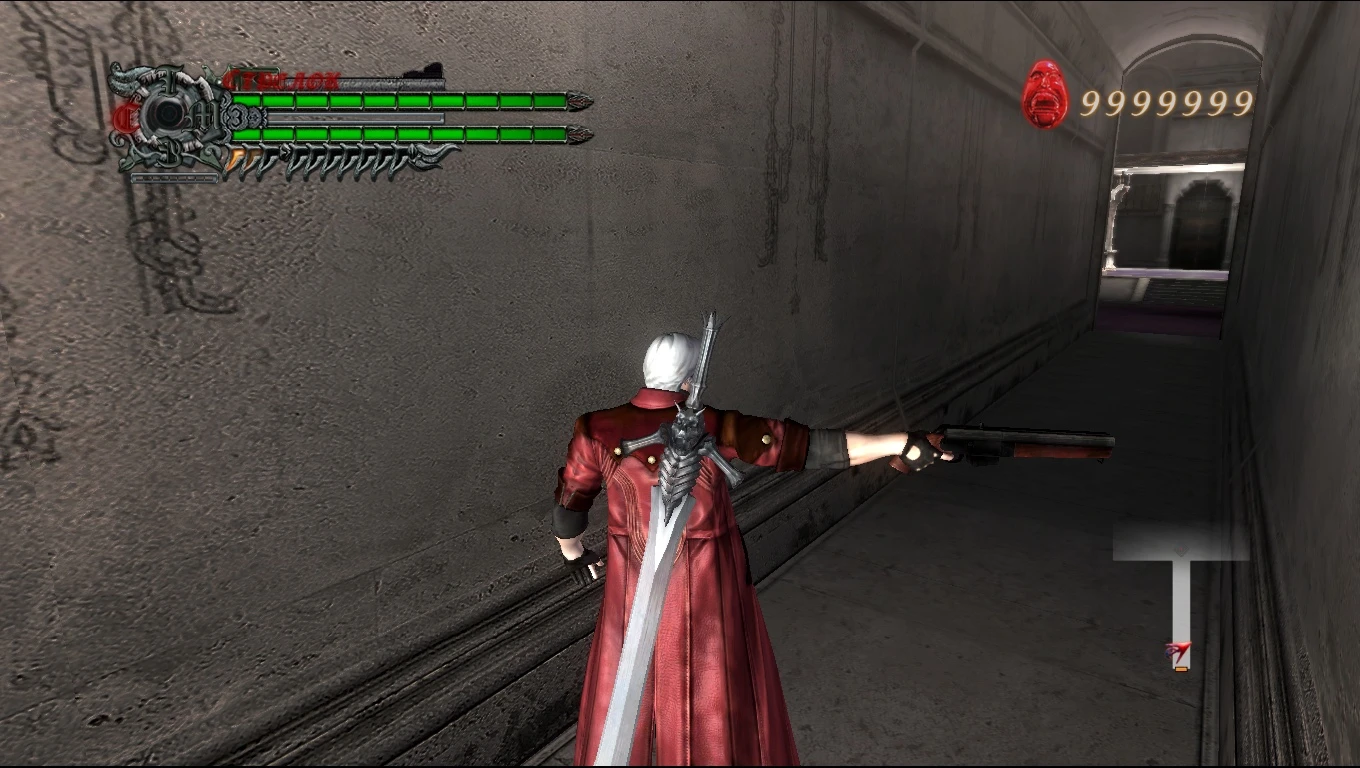Click the circular gauge emblem in the HUD
This screenshot has width=1360, height=768.
[168, 113]
